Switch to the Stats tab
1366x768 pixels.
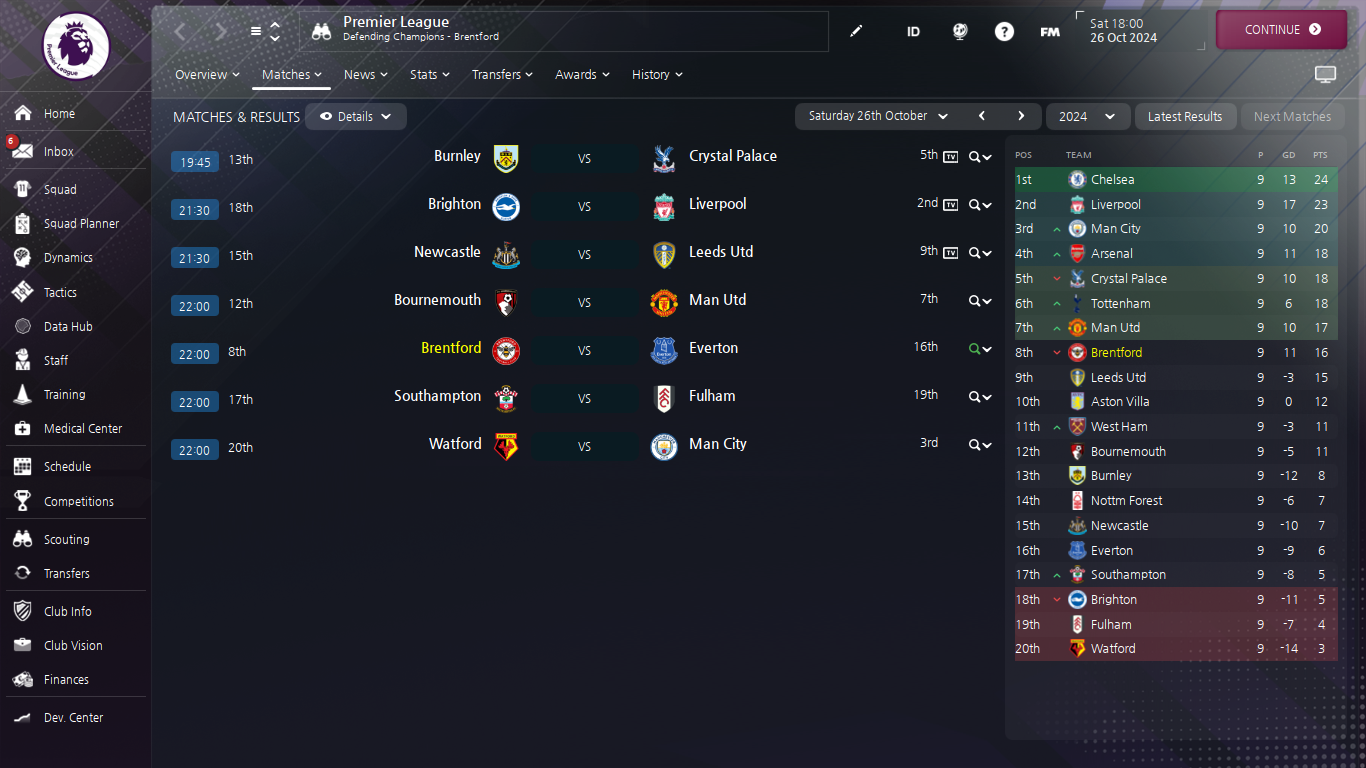[x=429, y=75]
